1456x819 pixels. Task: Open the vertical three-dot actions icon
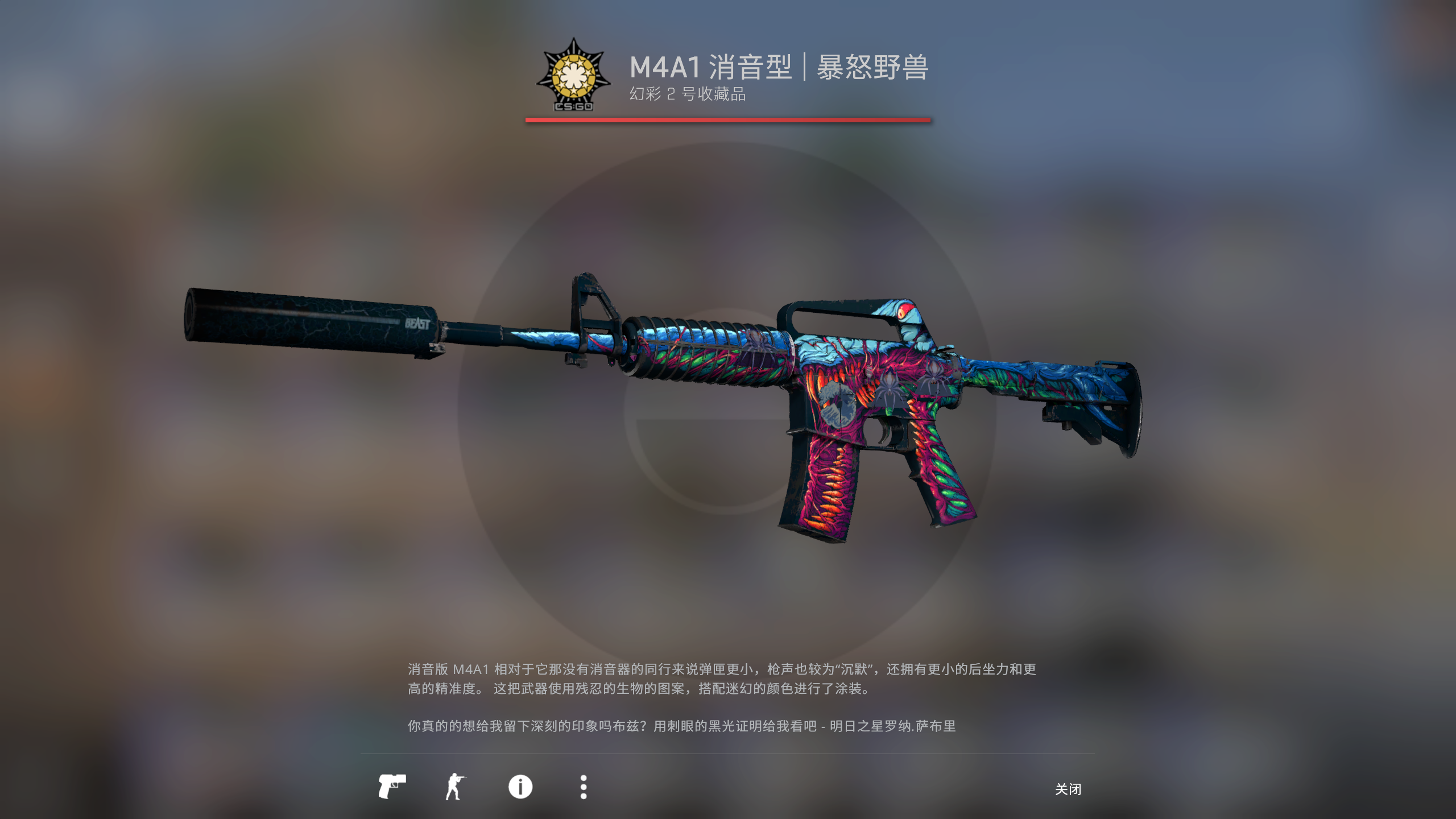point(584,786)
